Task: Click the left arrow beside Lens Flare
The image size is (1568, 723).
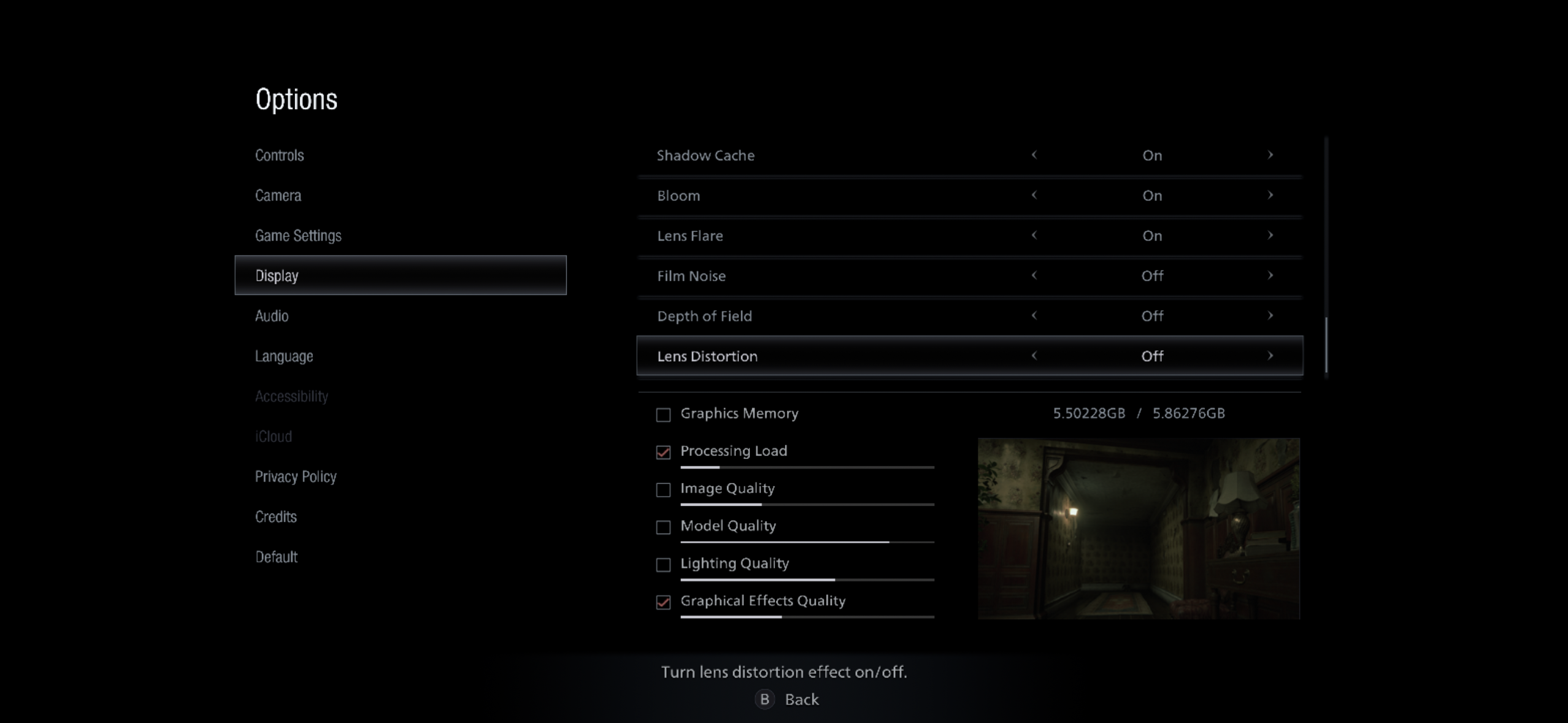Action: [1034, 235]
